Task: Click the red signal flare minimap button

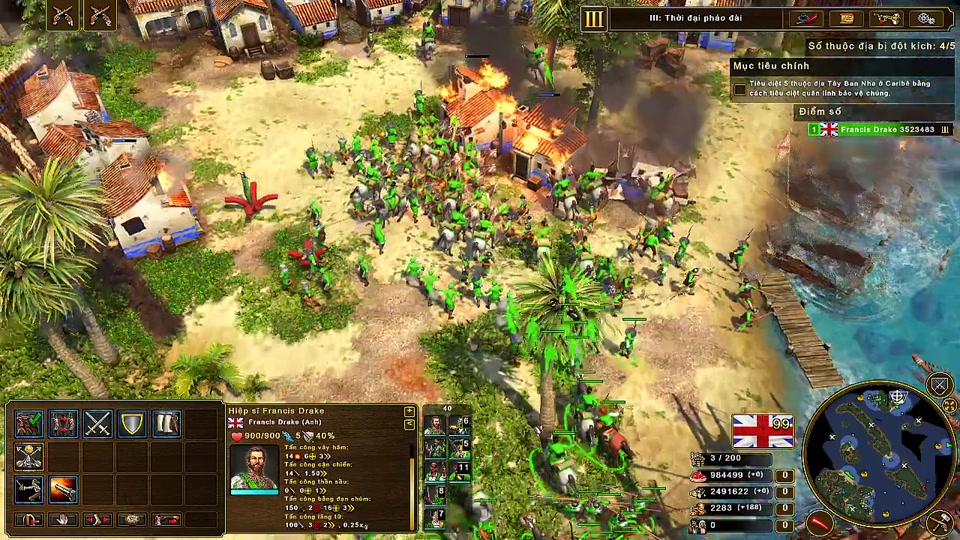Action: pyautogui.click(x=820, y=522)
